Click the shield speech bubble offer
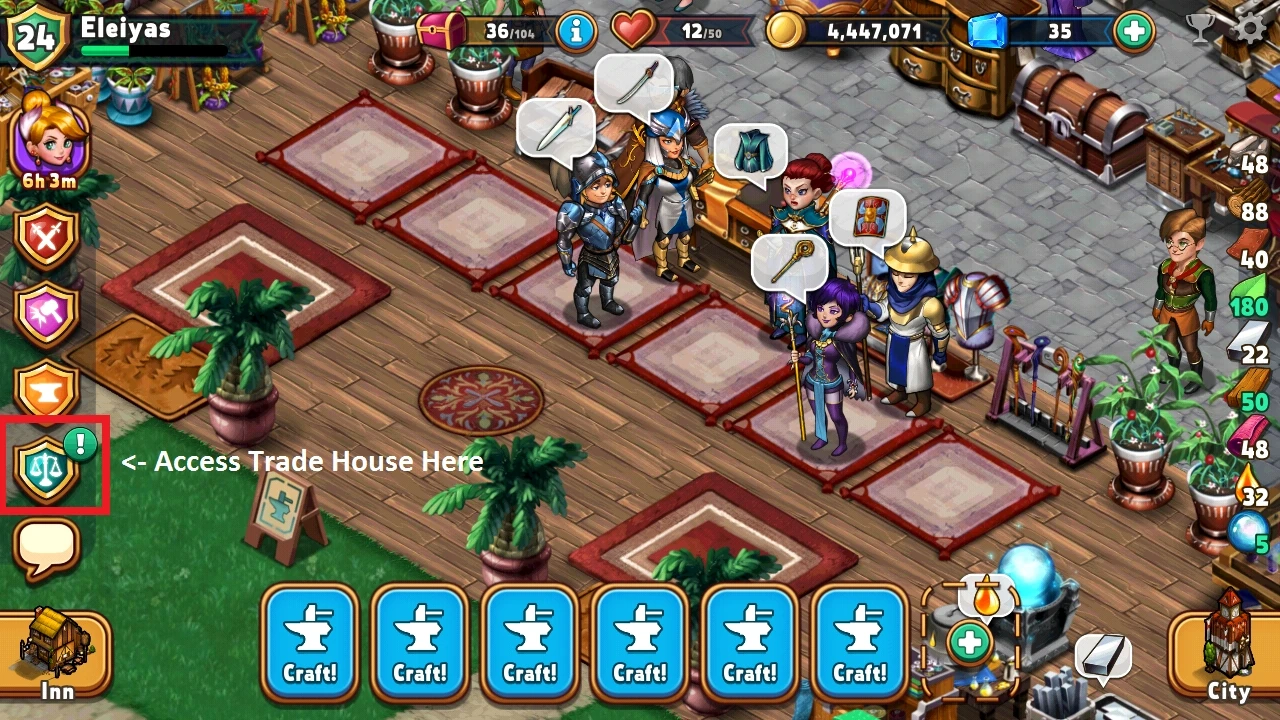The height and width of the screenshot is (720, 1280). pyautogui.click(x=869, y=217)
